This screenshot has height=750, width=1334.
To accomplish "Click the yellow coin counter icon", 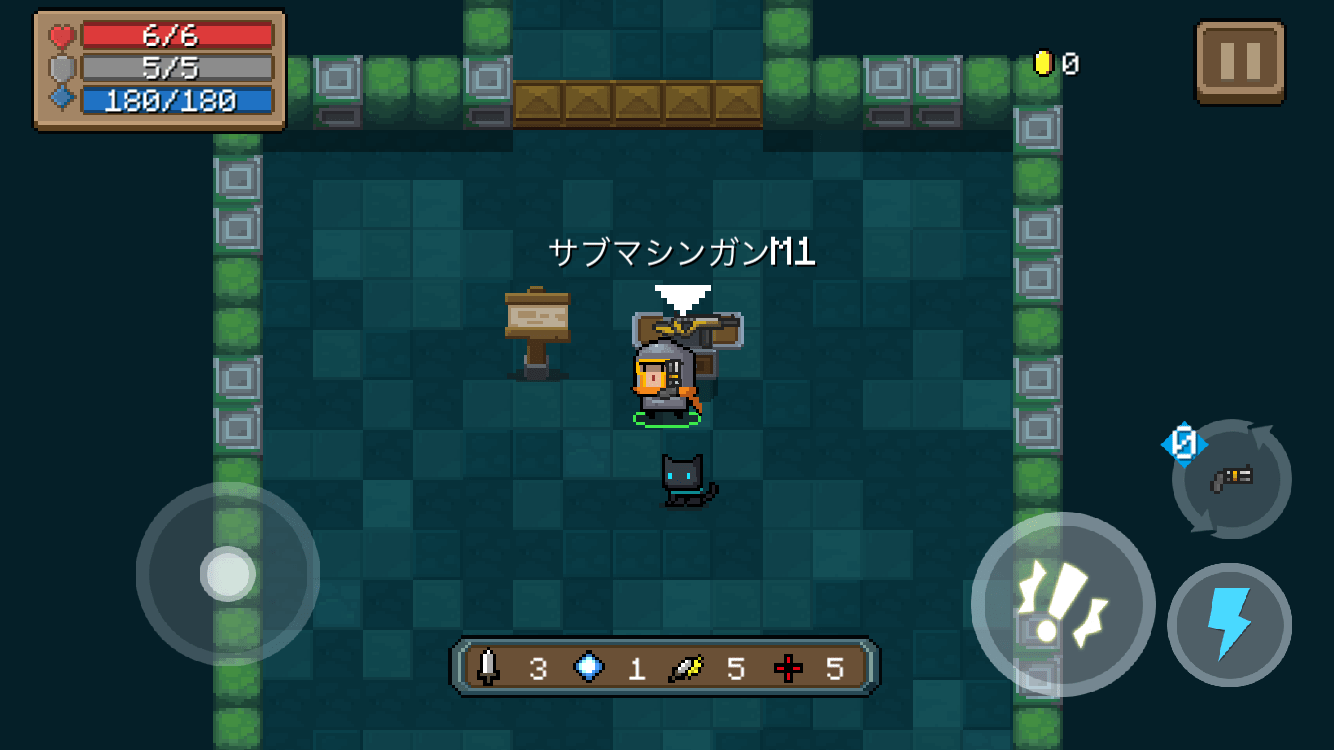I will 1043,60.
